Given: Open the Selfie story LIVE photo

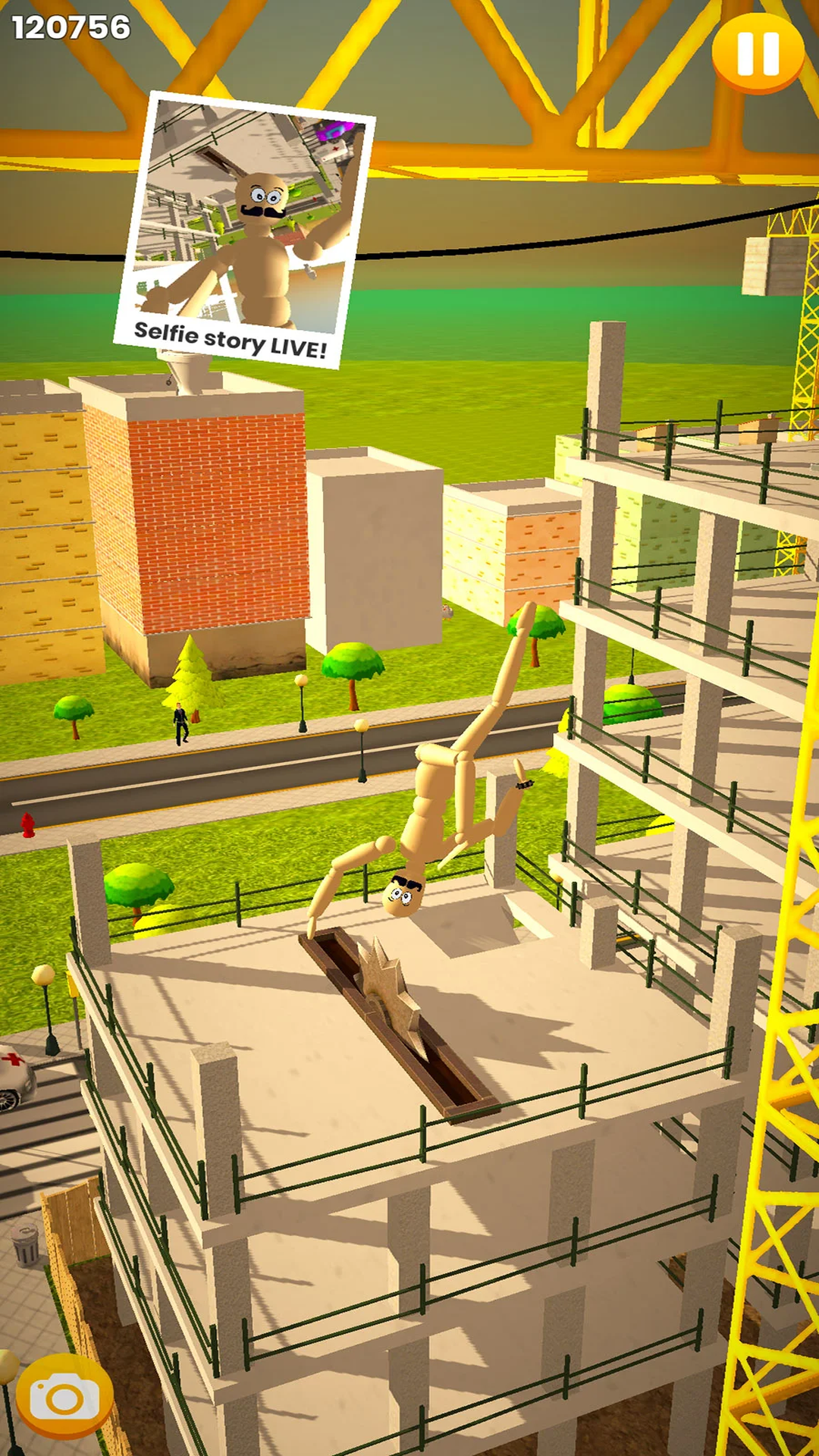Looking at the screenshot, I should click(244, 231).
